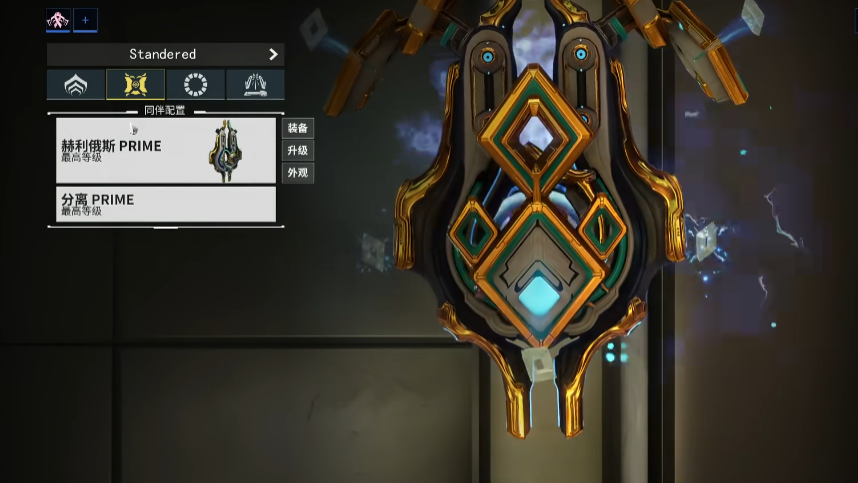Open the ring-shaped gear wheel tab
Screen dimensions: 858x483
coord(195,85)
